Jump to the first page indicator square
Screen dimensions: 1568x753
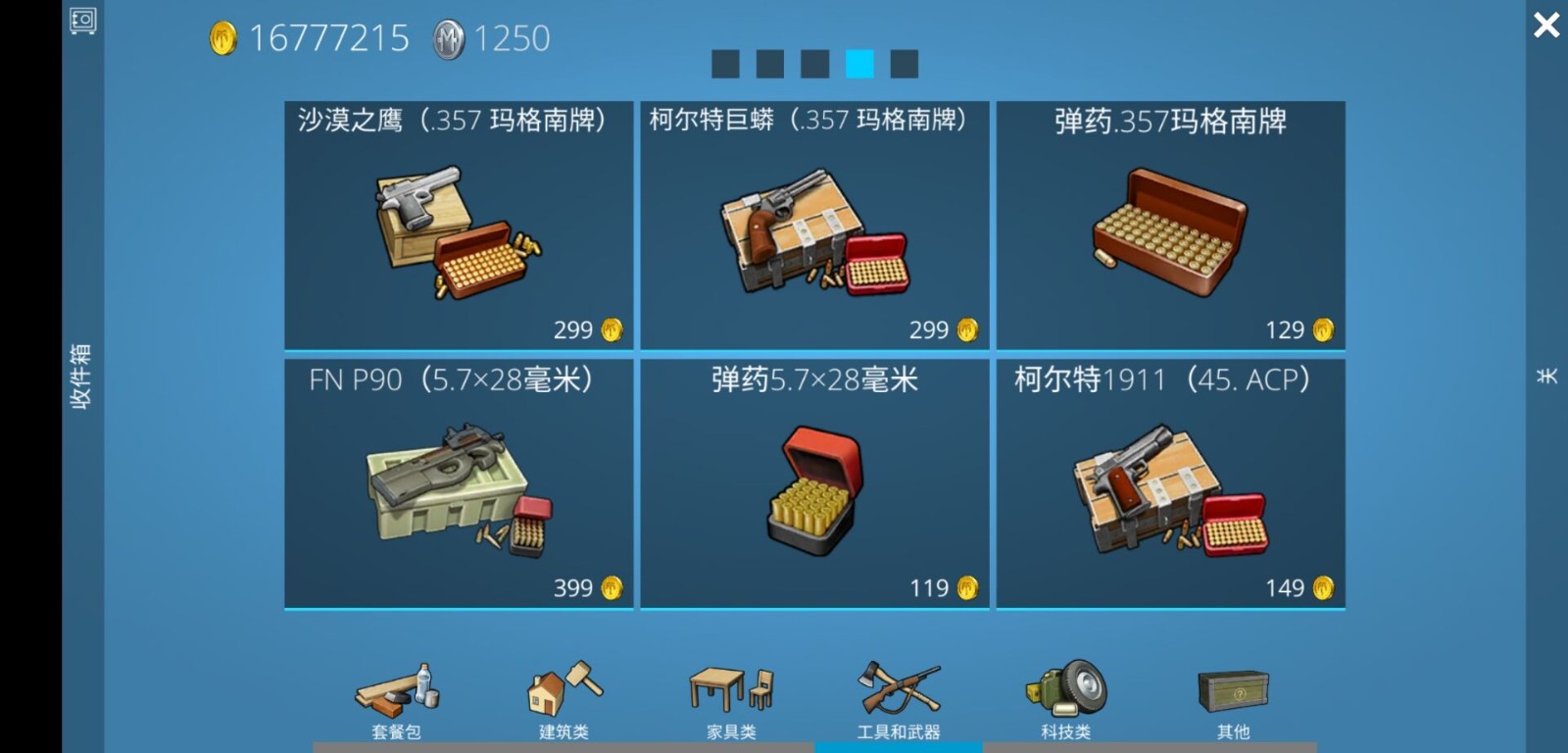[725, 62]
